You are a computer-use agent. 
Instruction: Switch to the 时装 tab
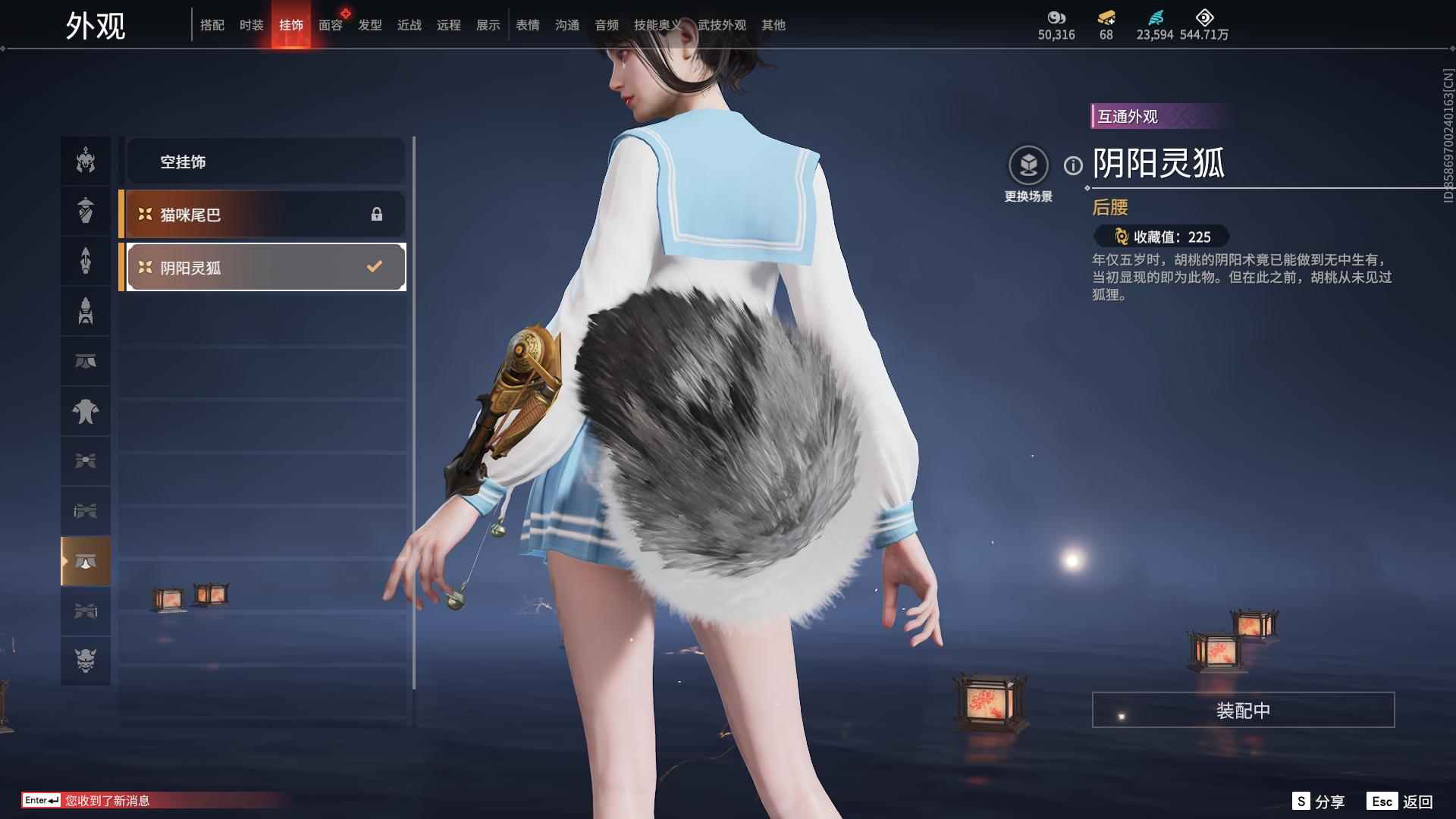coord(252,25)
